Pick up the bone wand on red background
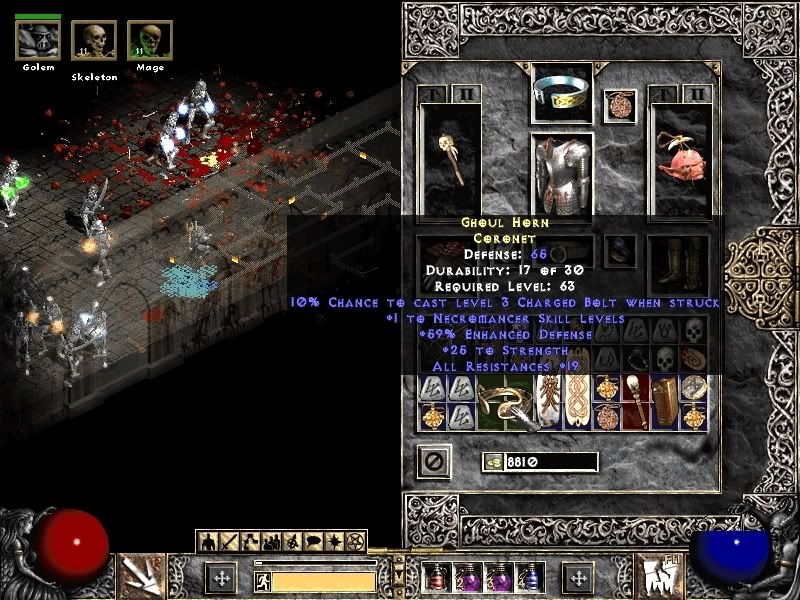800x600 pixels. coord(636,402)
